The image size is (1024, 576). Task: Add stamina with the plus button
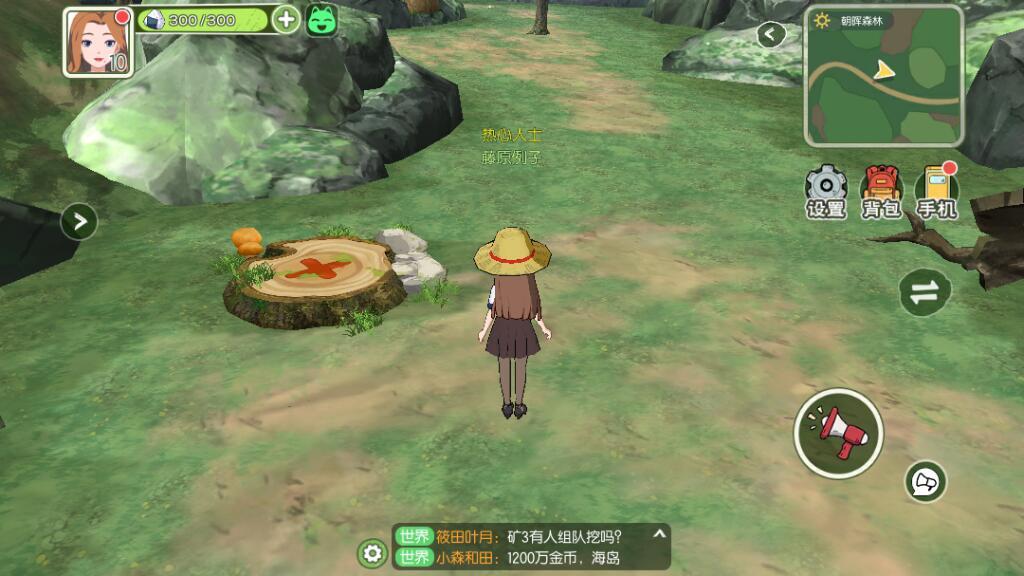pyautogui.click(x=286, y=19)
